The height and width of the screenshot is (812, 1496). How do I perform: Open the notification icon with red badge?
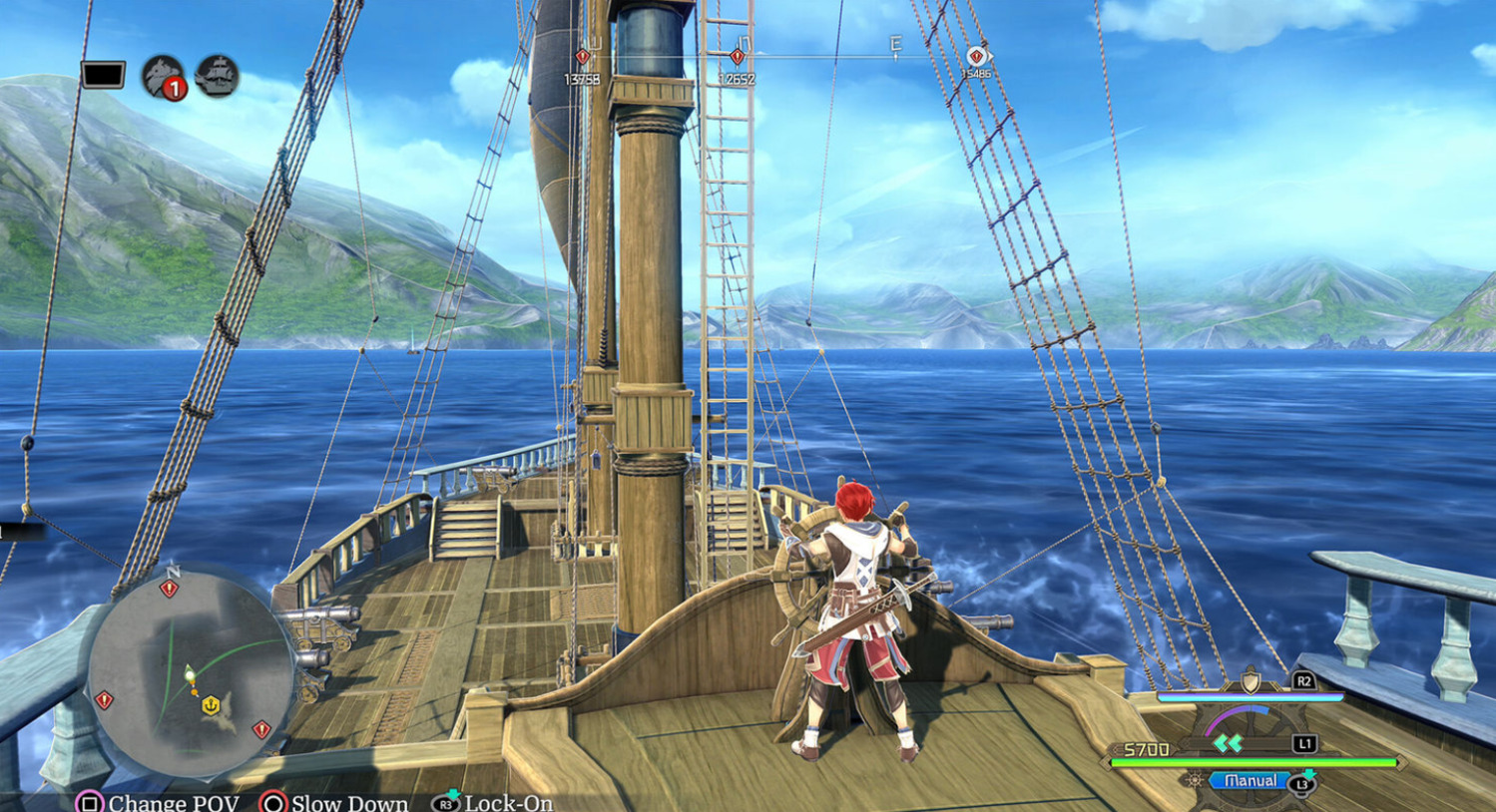(163, 77)
